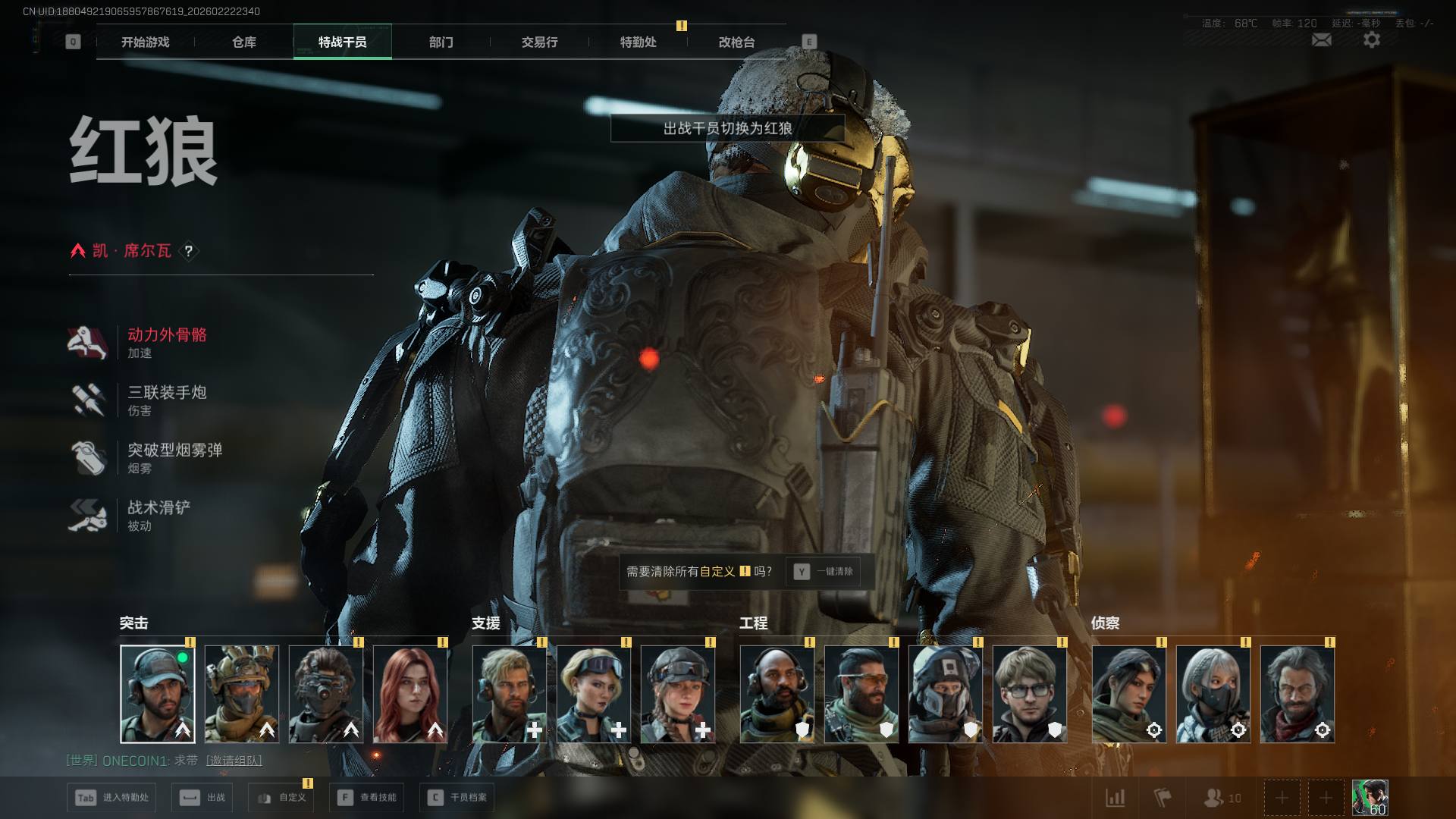Screen dimensions: 1456x819
Task: Open 干员档案 operator profile
Action: pyautogui.click(x=457, y=798)
